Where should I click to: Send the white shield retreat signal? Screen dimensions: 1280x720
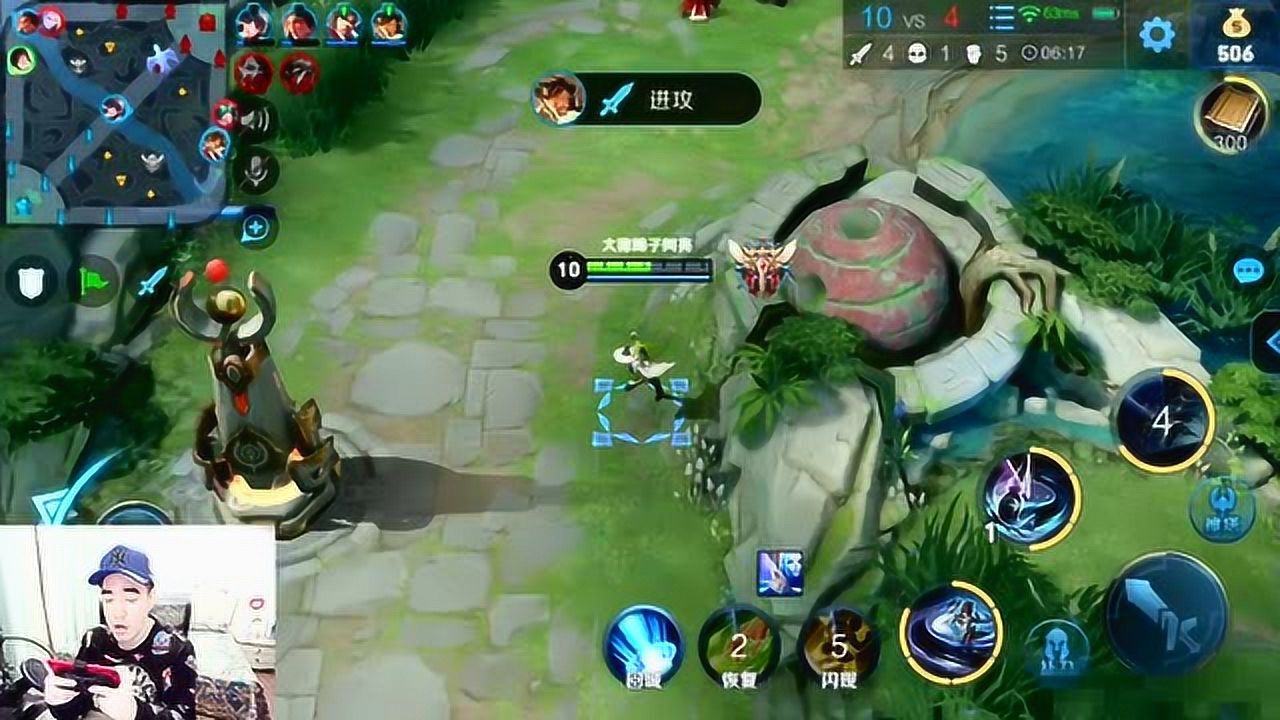point(31,282)
